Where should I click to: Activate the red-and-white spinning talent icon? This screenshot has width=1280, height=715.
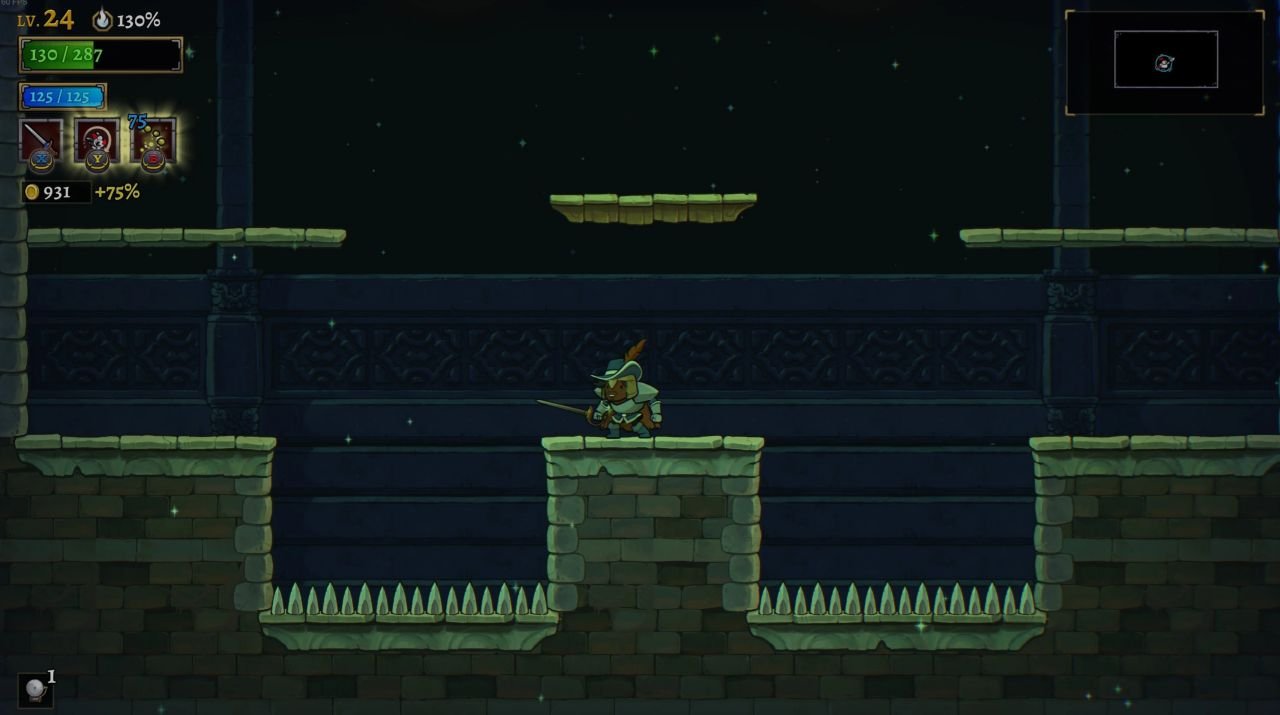[97, 140]
